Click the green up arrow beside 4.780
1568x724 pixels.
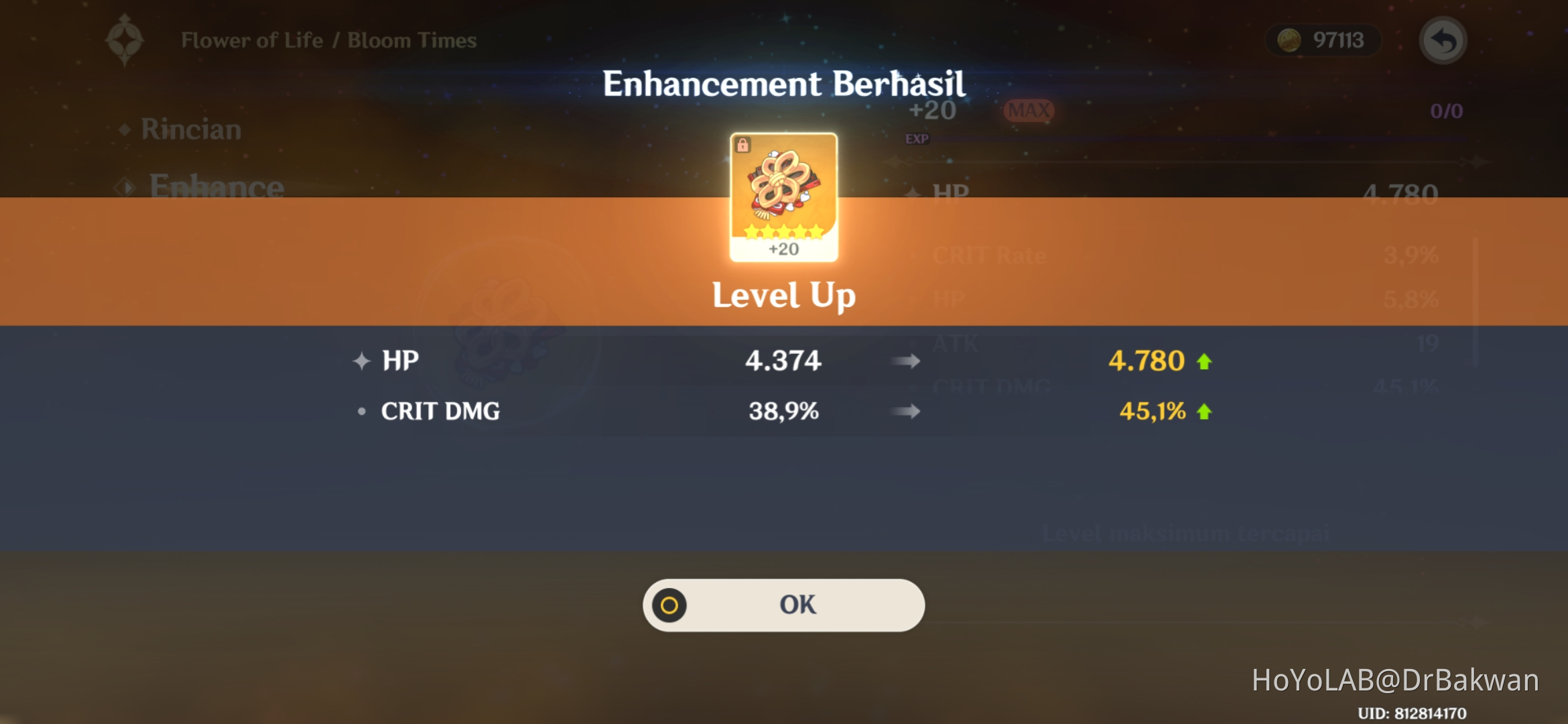click(x=1205, y=361)
